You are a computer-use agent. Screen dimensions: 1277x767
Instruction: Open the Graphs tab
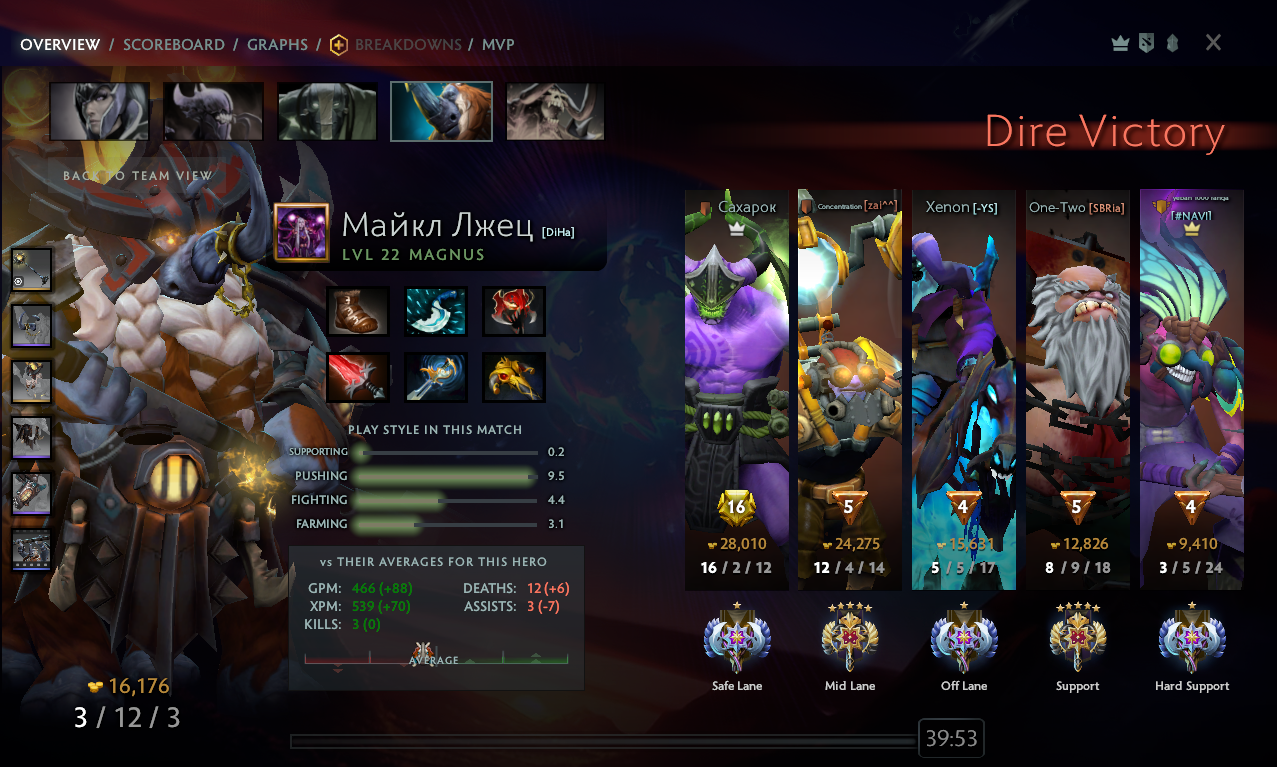tap(277, 44)
